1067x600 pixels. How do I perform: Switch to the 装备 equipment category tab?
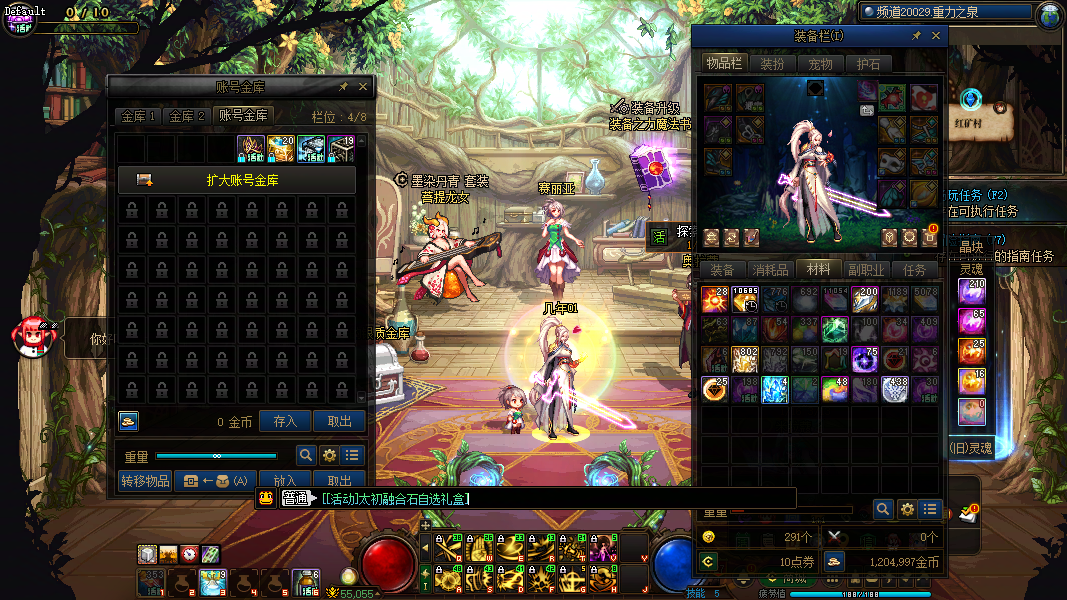(x=722, y=269)
